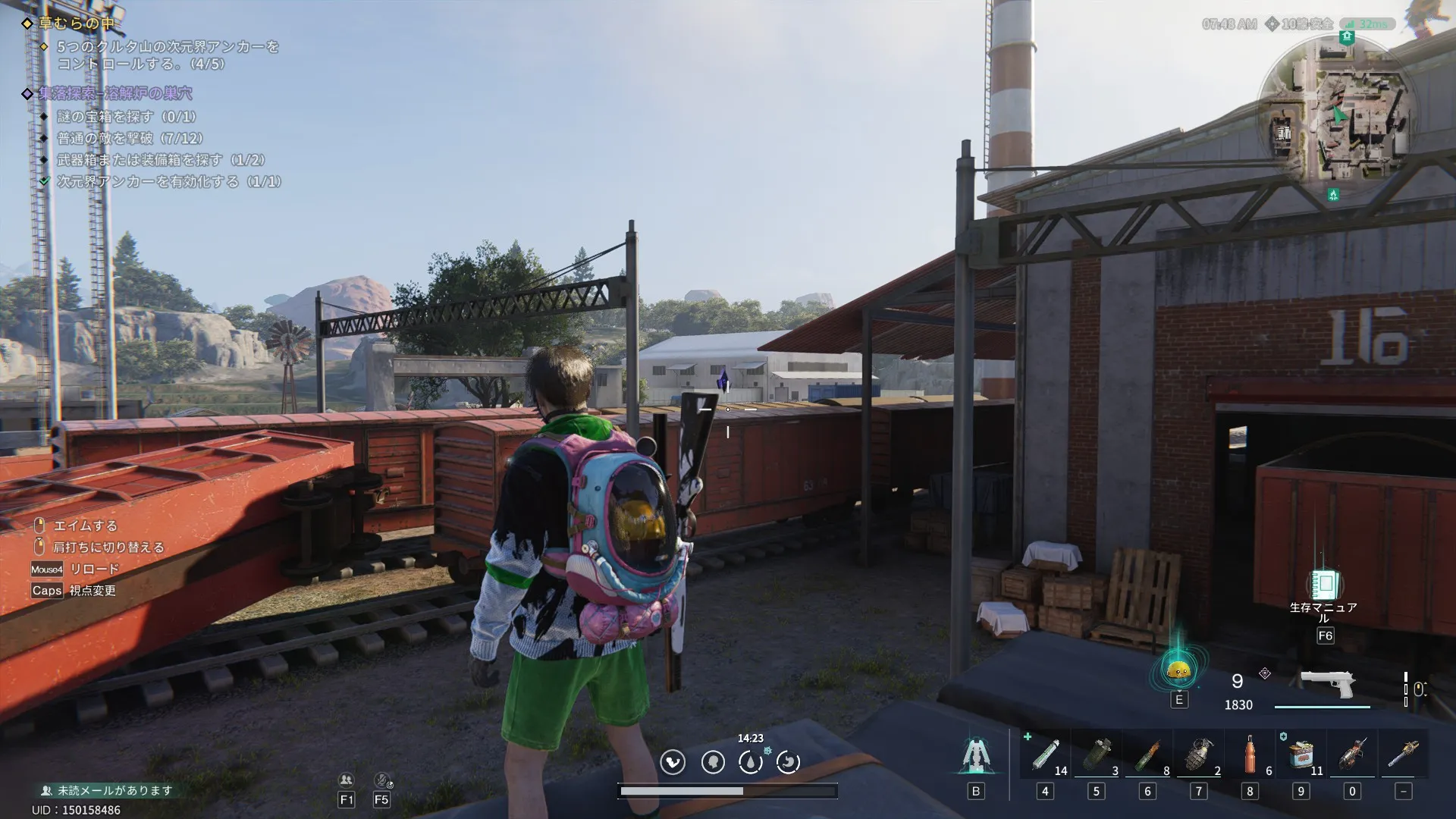Select the 草むらの中 quest tracker title
The height and width of the screenshot is (819, 1456).
click(x=76, y=24)
